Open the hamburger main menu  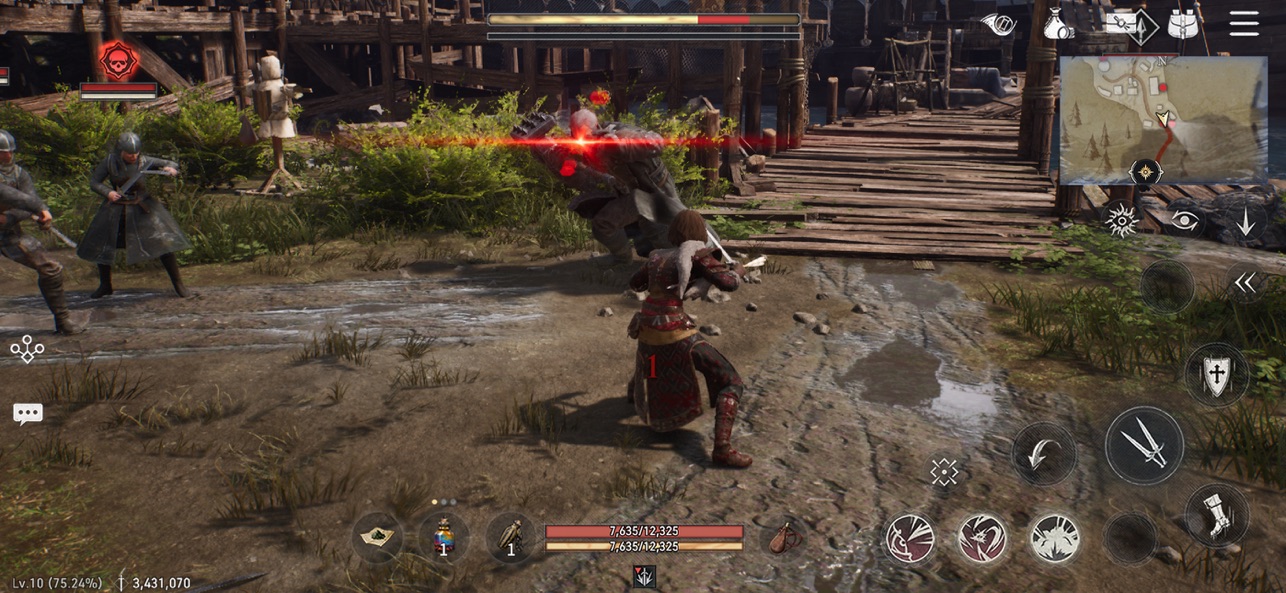[1244, 23]
